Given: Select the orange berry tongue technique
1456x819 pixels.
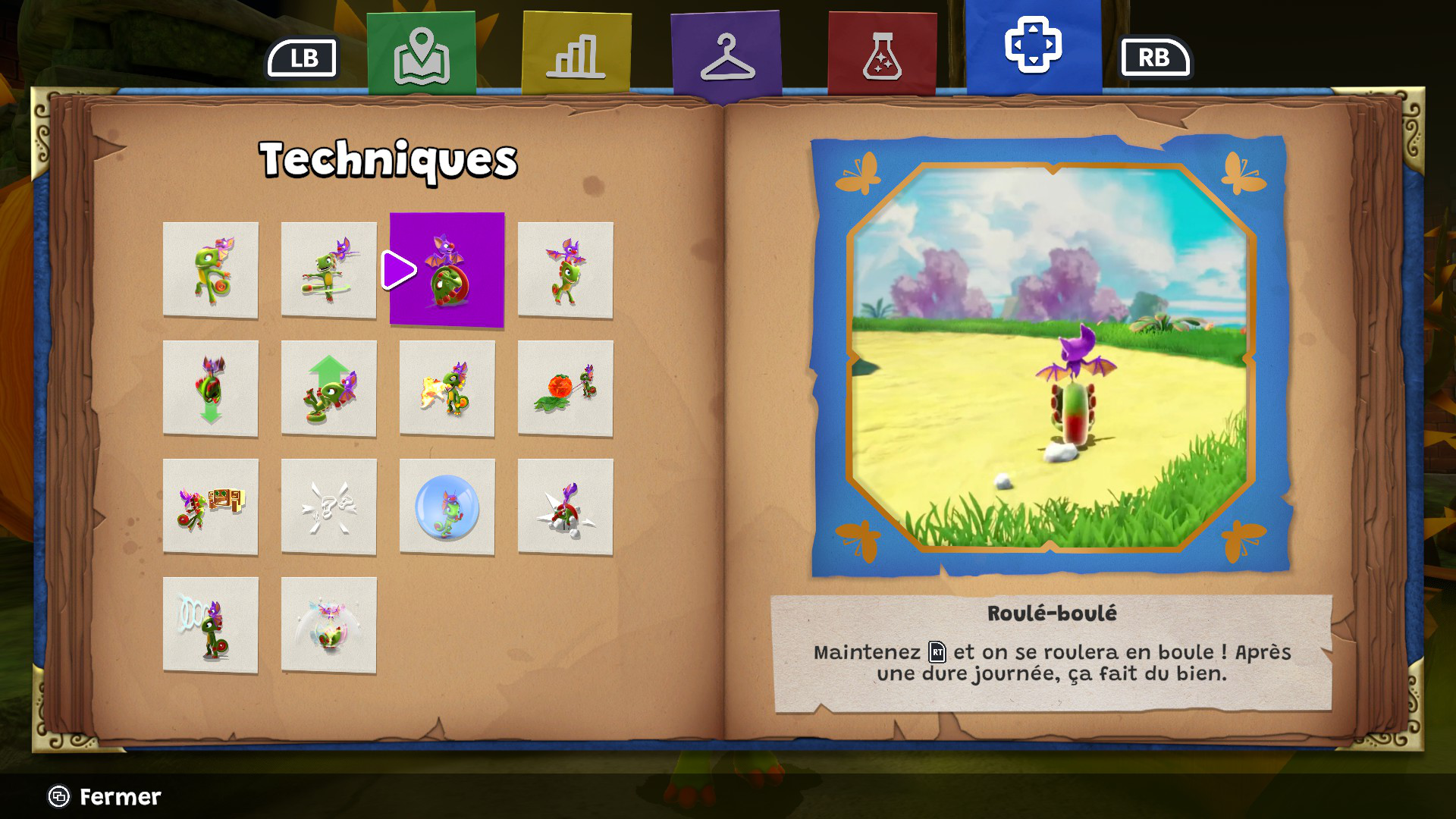Looking at the screenshot, I should pyautogui.click(x=565, y=388).
